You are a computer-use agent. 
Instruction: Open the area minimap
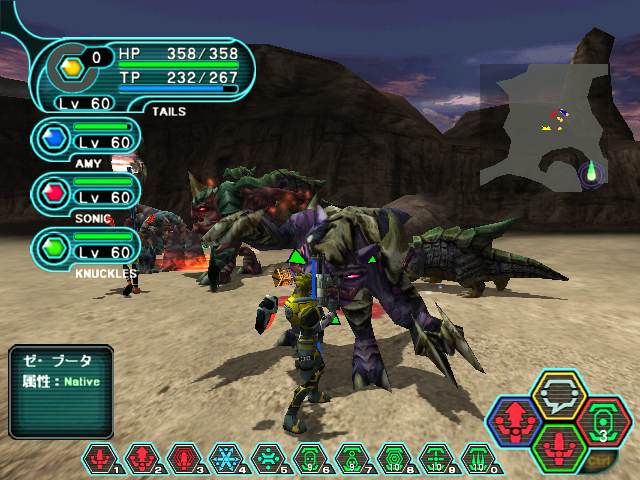pyautogui.click(x=543, y=125)
